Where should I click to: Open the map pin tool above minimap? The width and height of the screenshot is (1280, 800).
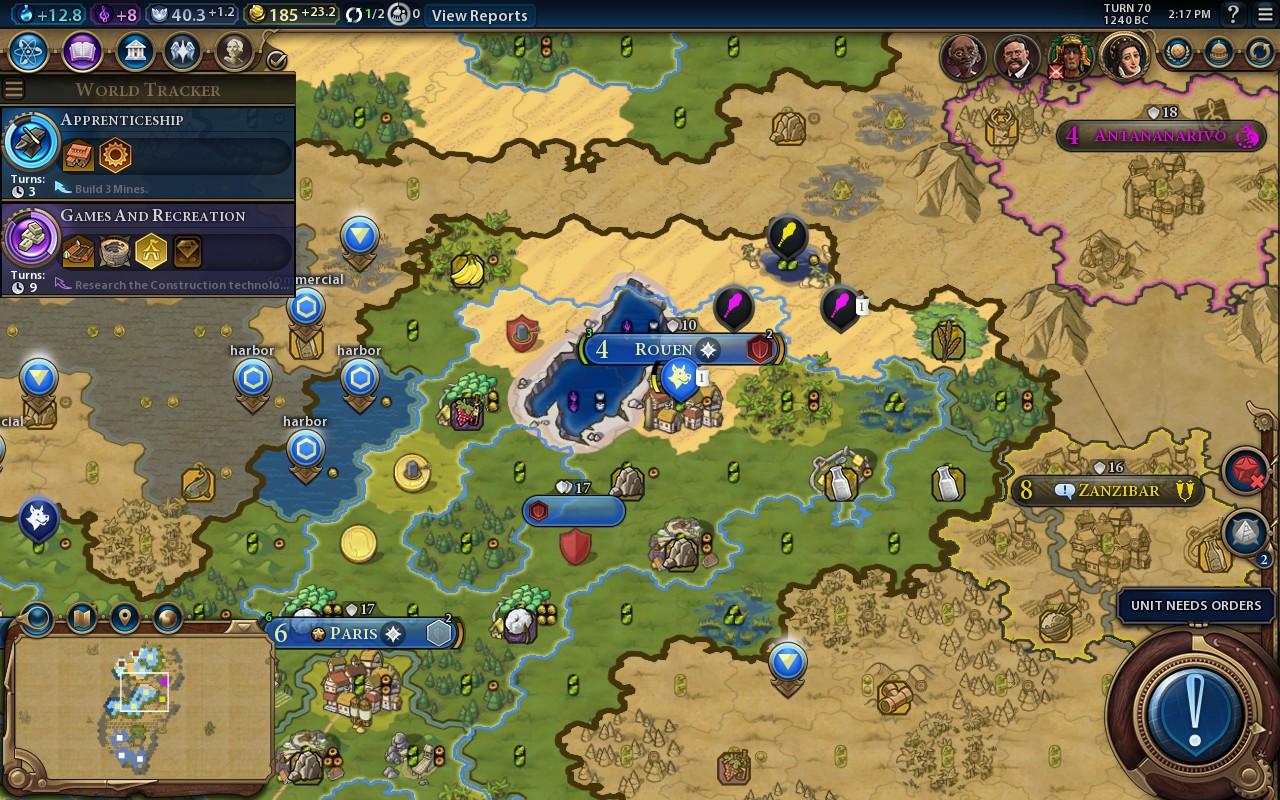[125, 618]
